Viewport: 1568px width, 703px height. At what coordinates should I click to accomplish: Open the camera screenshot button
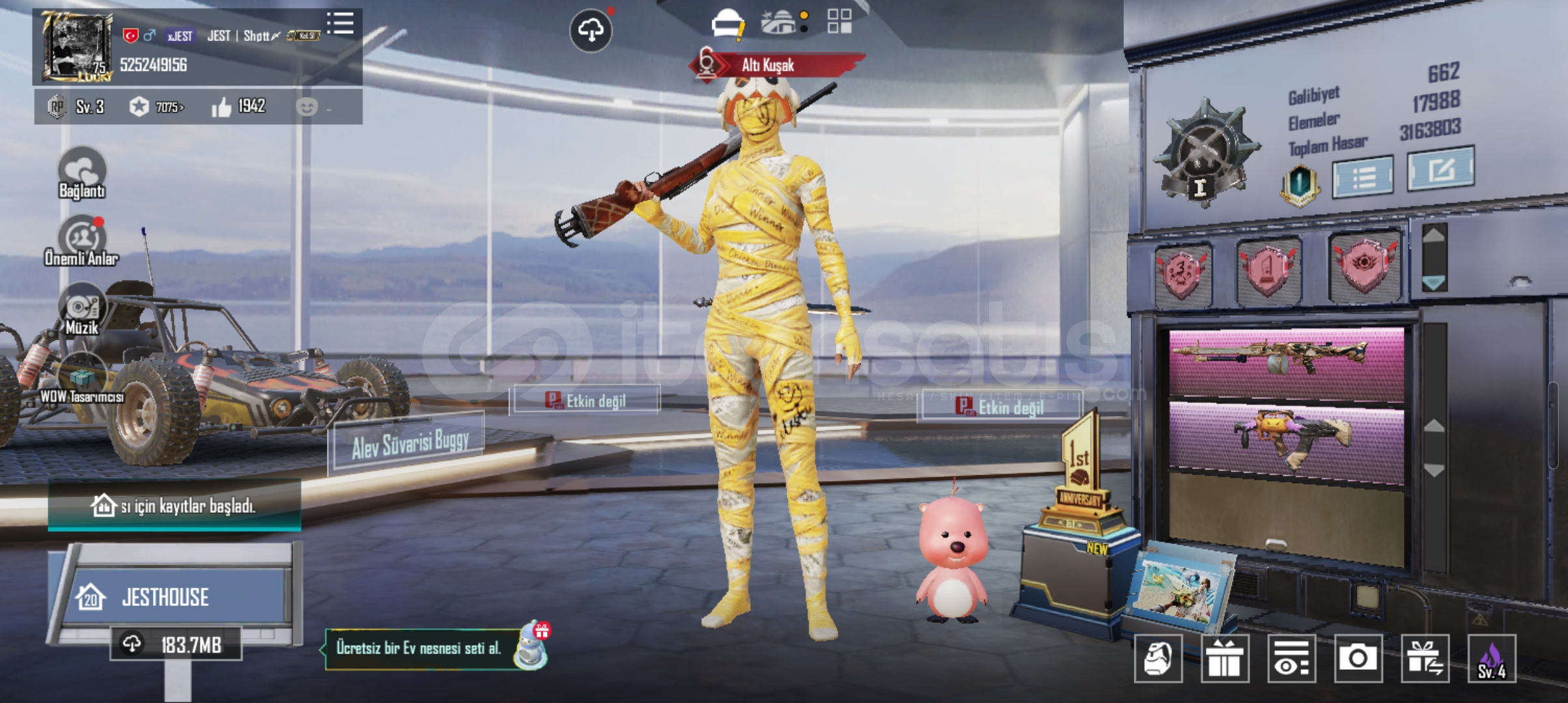(x=1358, y=658)
